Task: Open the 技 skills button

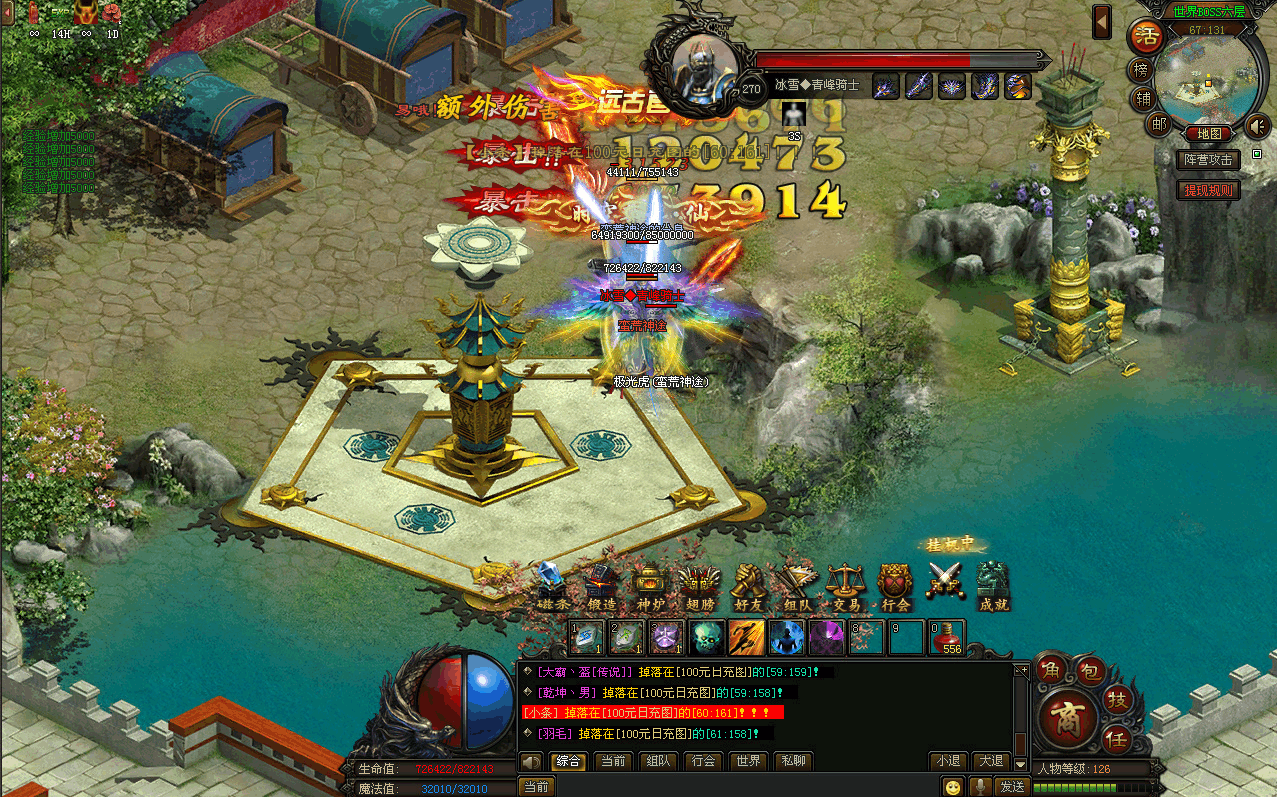Action: coord(1118,700)
